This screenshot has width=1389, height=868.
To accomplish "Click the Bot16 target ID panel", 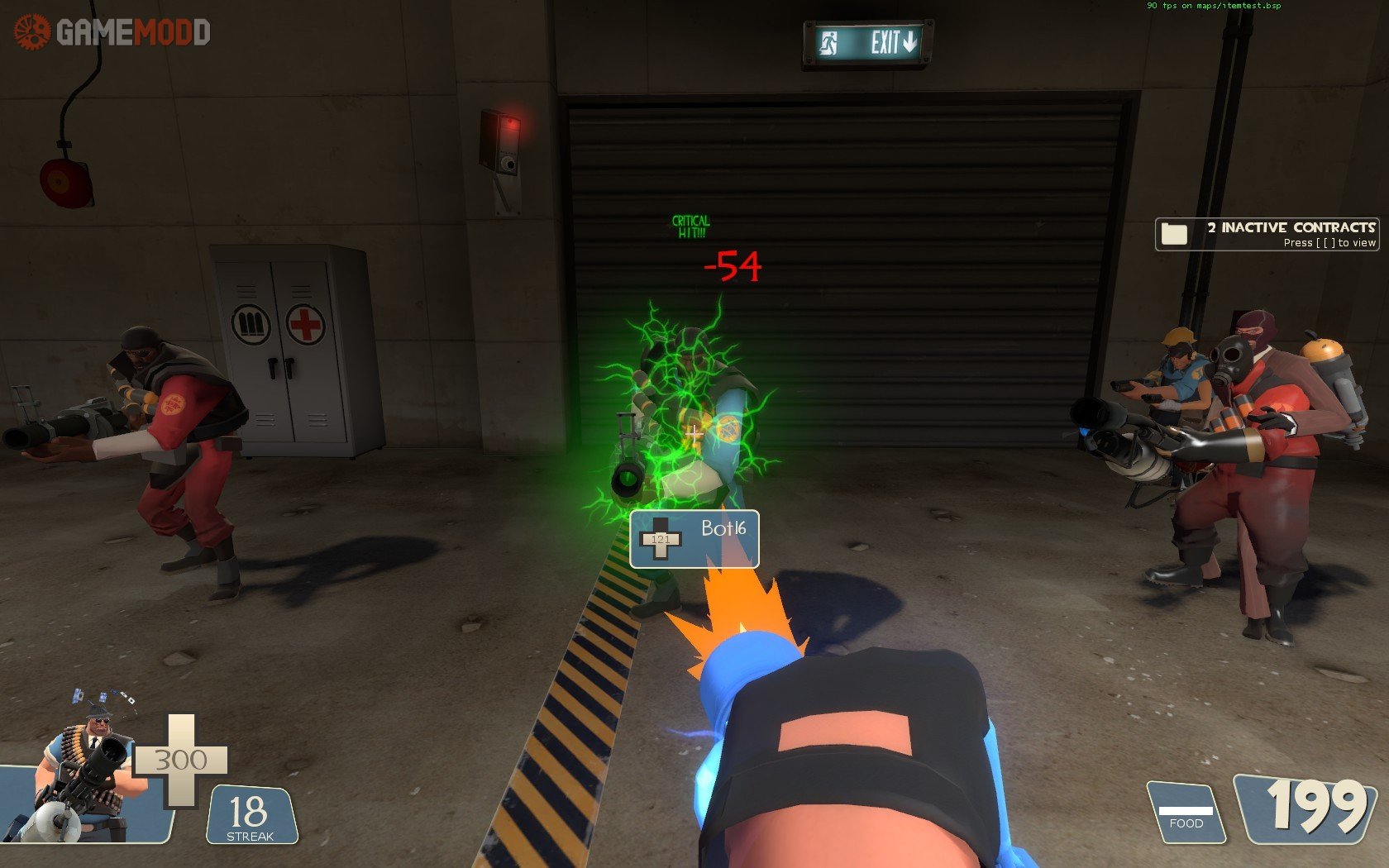I will point(694,539).
